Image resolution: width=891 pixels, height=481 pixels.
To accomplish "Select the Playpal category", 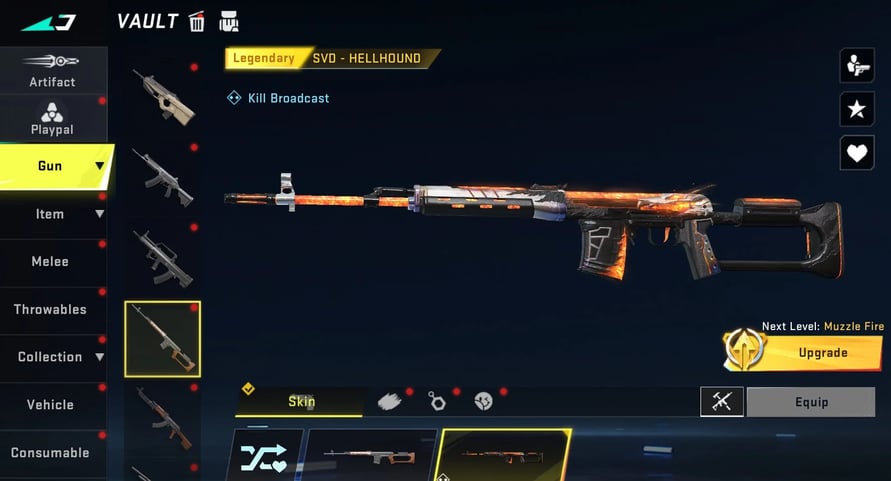I will click(x=52, y=118).
